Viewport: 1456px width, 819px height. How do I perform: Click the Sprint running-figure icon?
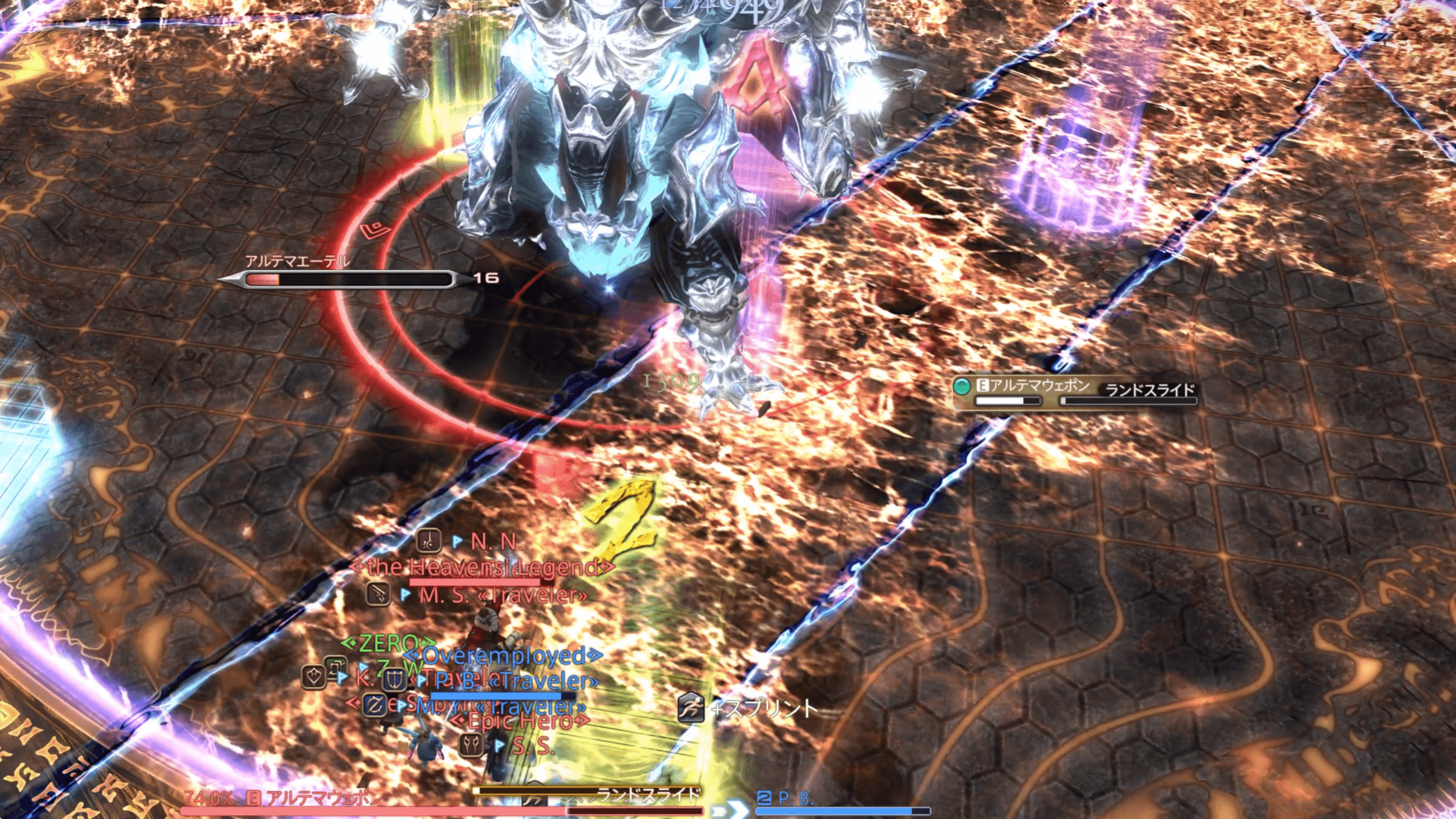tap(691, 708)
